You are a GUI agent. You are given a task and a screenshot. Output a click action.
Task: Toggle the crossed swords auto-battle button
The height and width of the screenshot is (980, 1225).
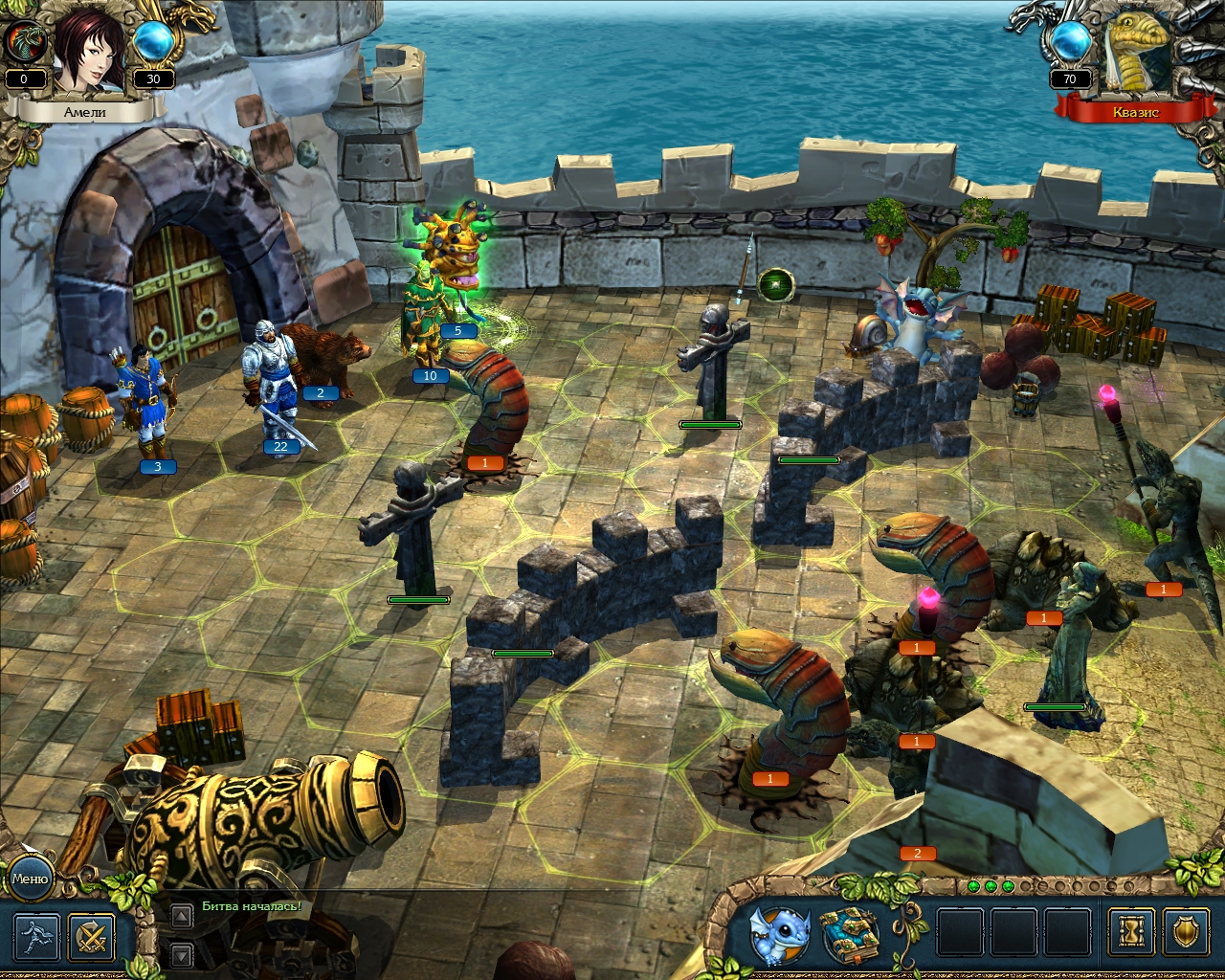coord(93,937)
